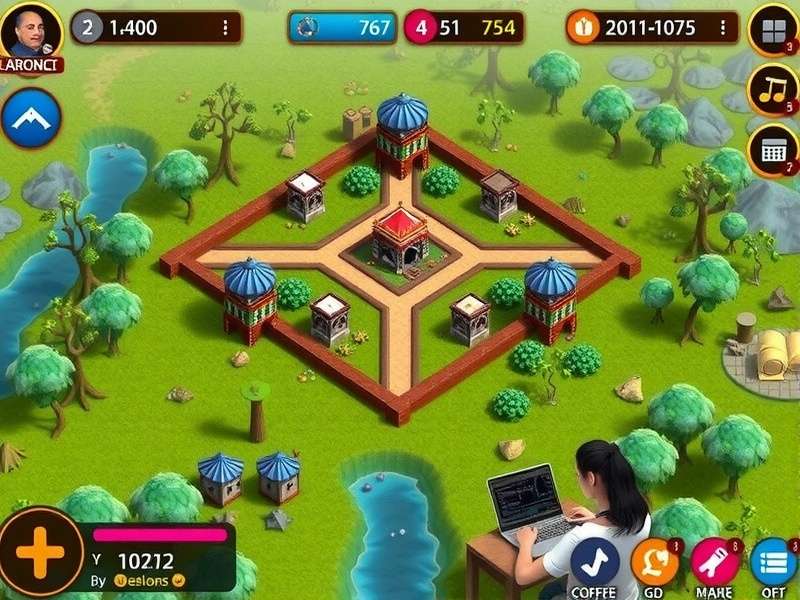The width and height of the screenshot is (800, 600).
Task: Open the player avatar profile
Action: tap(31, 33)
